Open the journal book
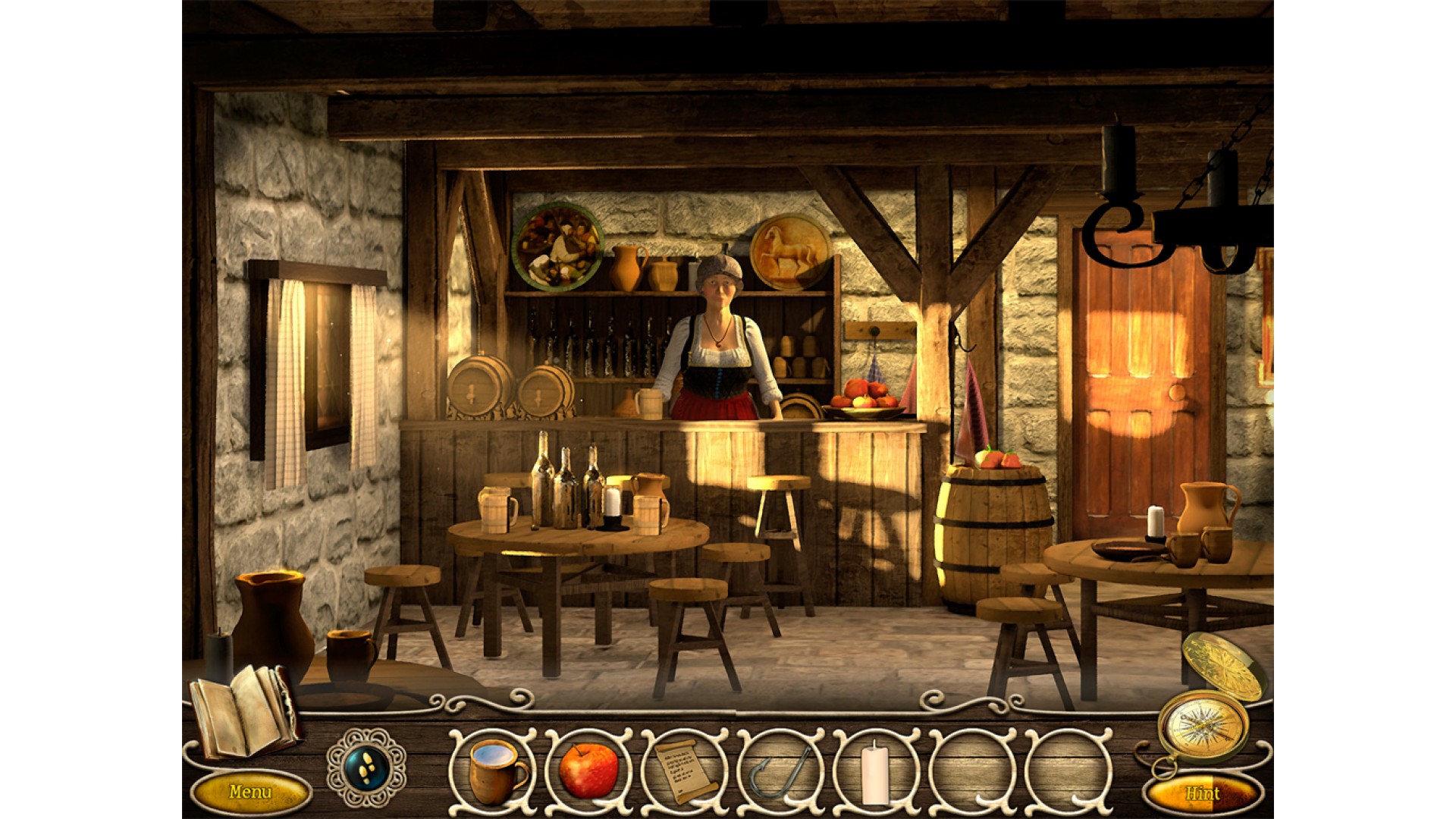This screenshot has height=819, width=1456. click(243, 711)
